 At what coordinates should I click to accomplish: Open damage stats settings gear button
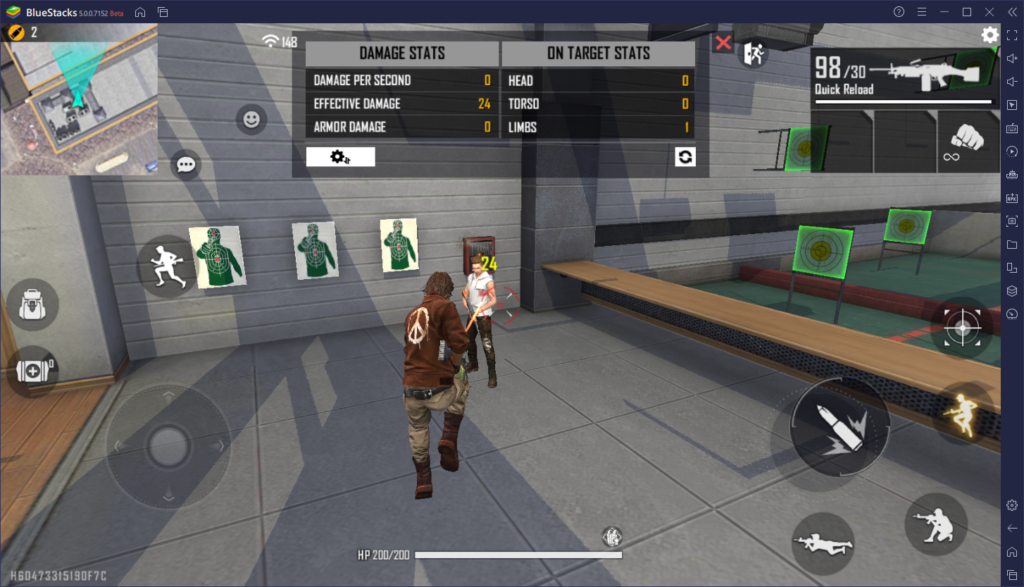340,156
